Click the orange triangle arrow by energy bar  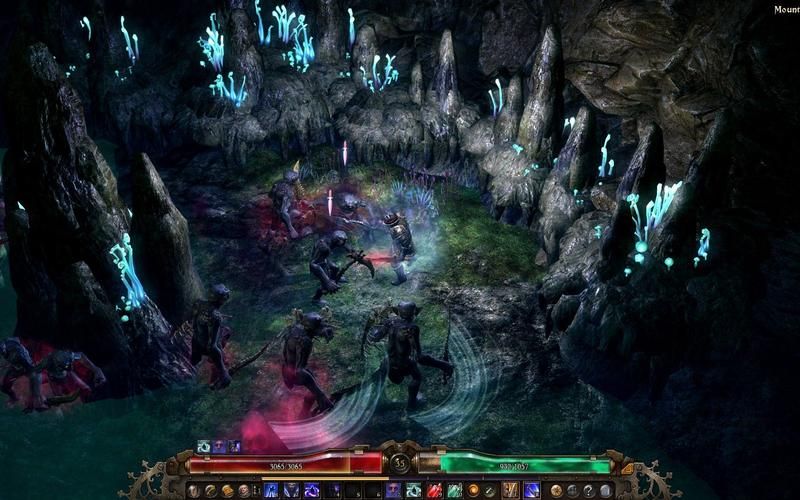628,467
